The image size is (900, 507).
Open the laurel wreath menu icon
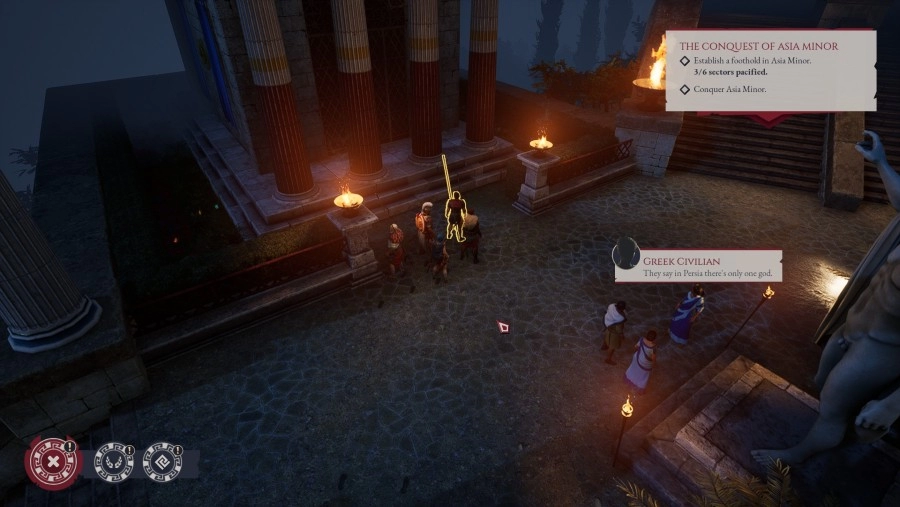pos(114,462)
